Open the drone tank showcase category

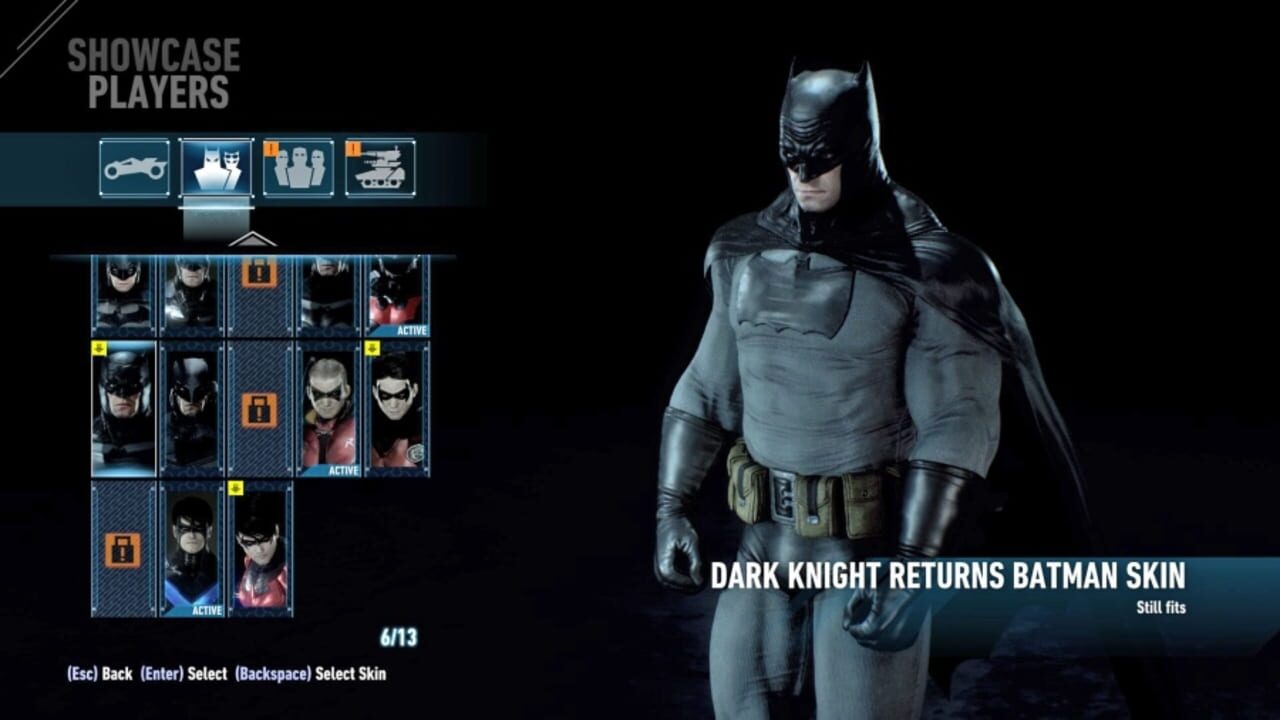click(x=377, y=168)
